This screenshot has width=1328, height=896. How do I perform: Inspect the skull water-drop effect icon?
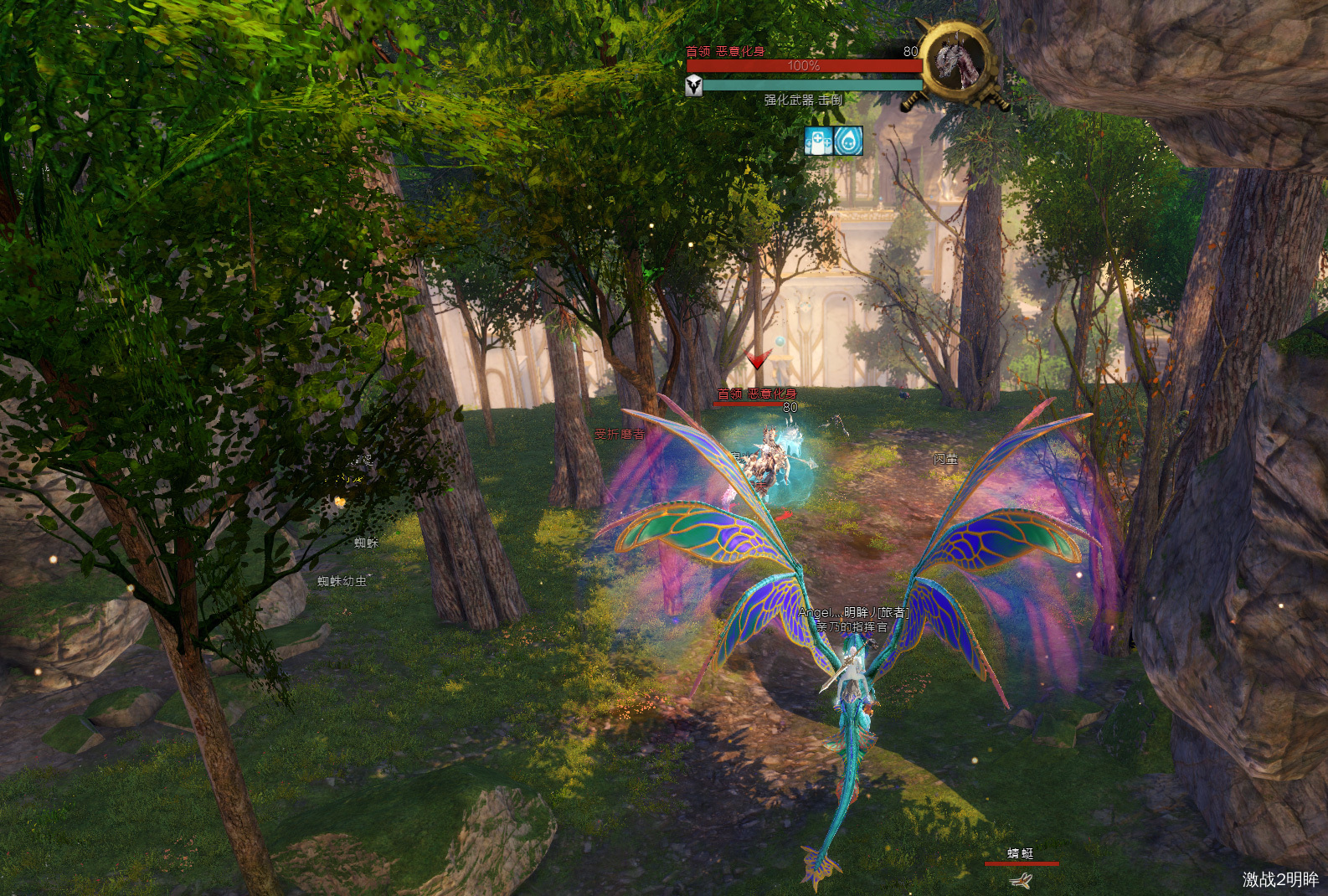click(848, 141)
